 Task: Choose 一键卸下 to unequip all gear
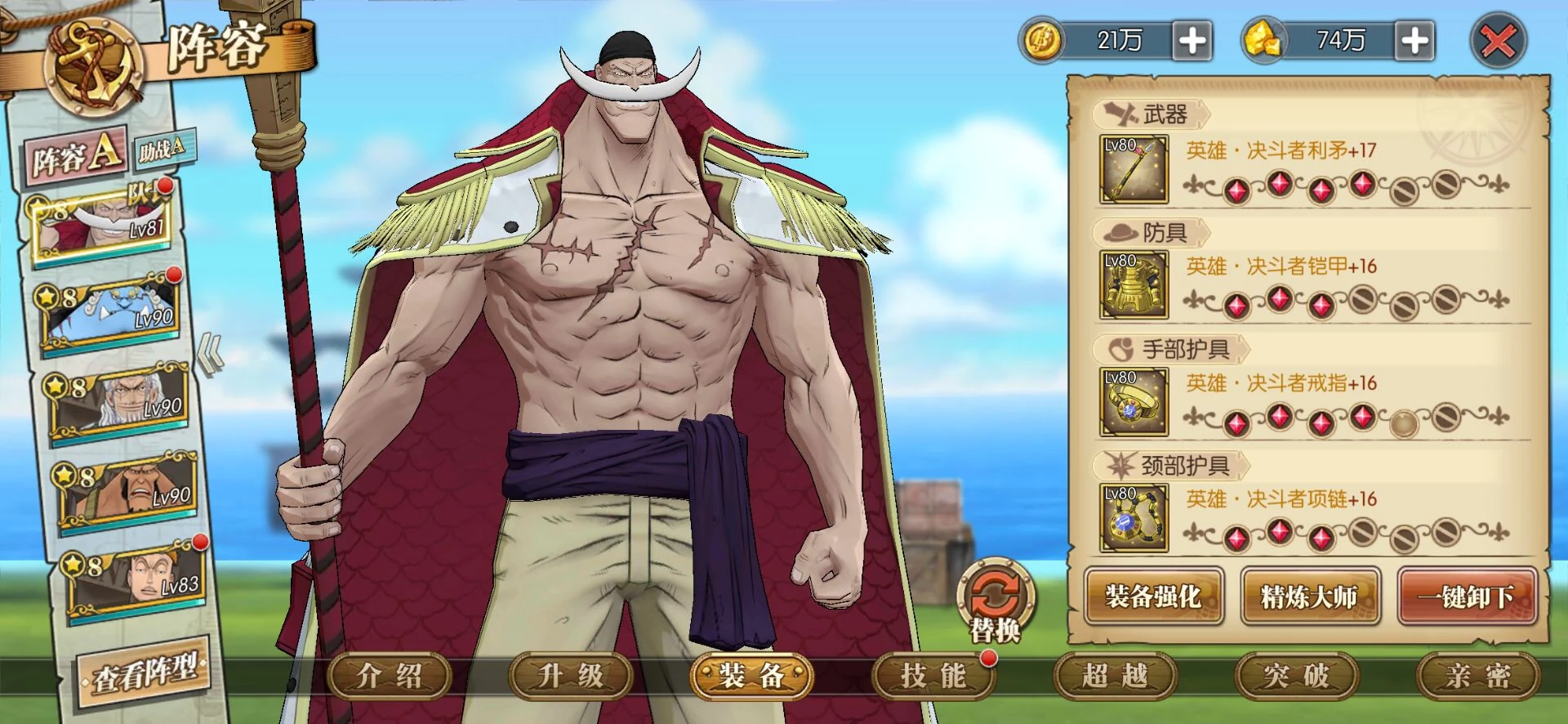tap(1466, 597)
